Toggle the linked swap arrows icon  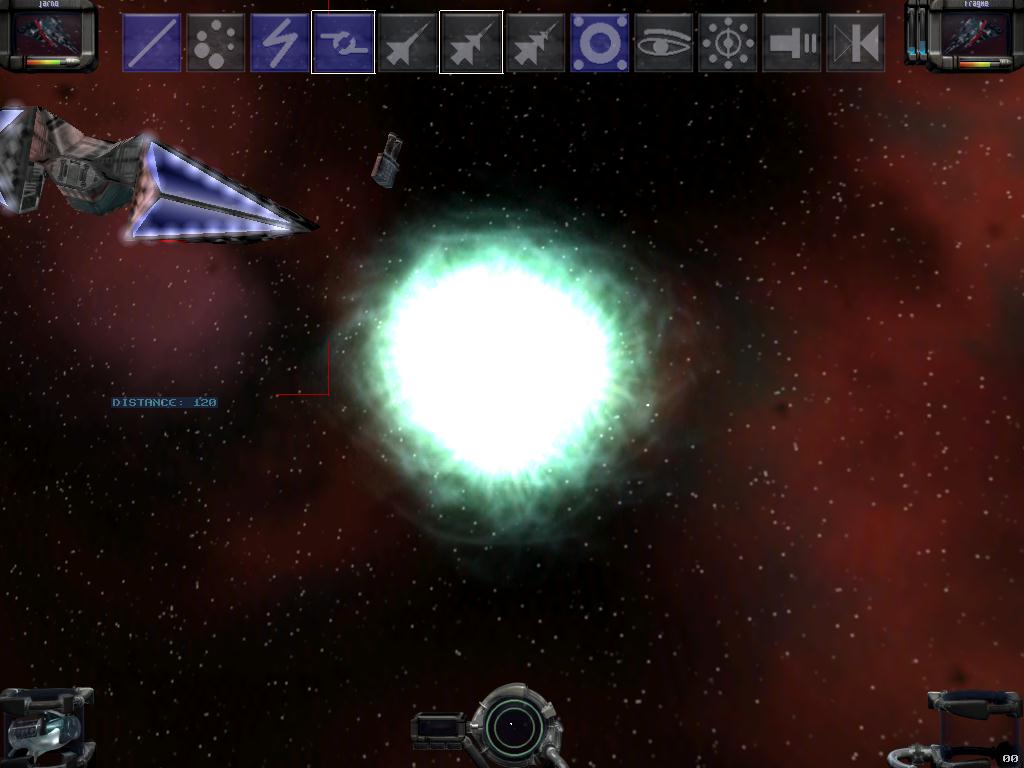[x=343, y=42]
